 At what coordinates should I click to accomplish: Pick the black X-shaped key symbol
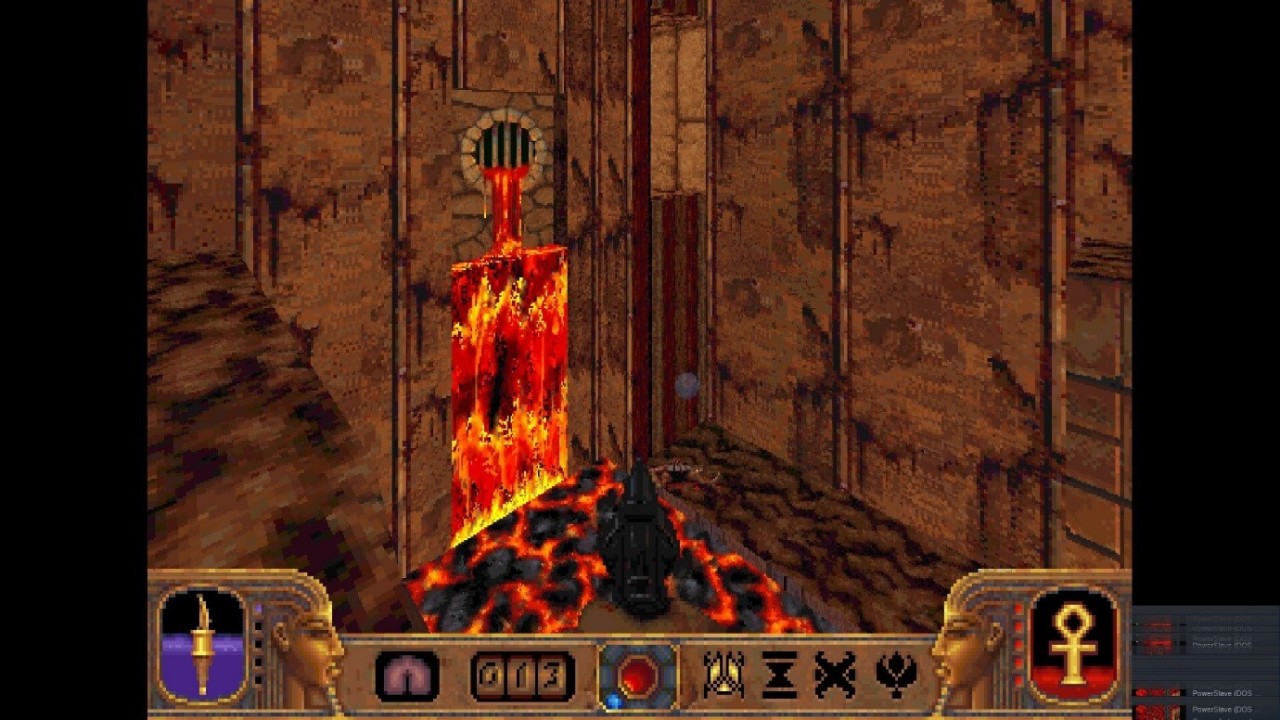(x=835, y=675)
